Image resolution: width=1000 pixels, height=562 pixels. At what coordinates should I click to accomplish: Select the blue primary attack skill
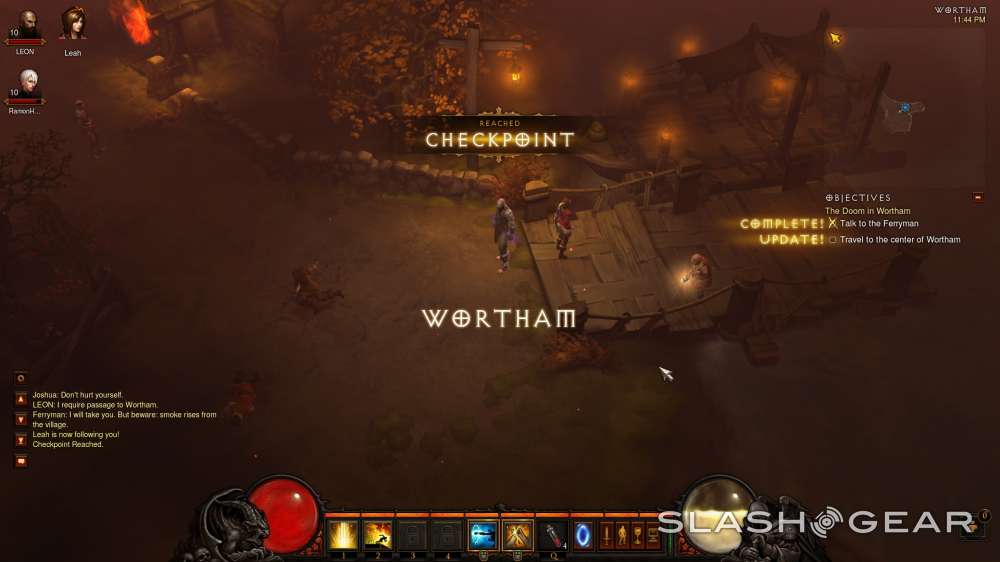click(x=483, y=535)
